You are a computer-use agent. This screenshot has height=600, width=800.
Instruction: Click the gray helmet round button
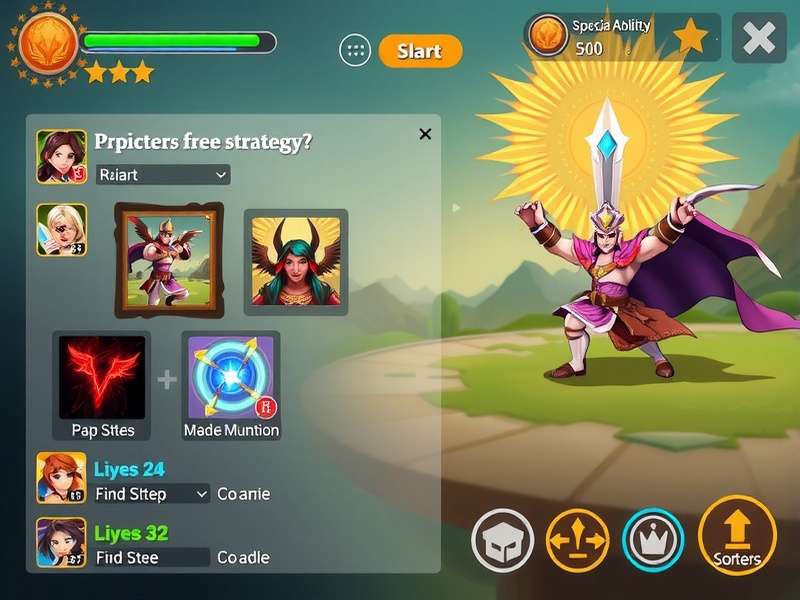[502, 541]
